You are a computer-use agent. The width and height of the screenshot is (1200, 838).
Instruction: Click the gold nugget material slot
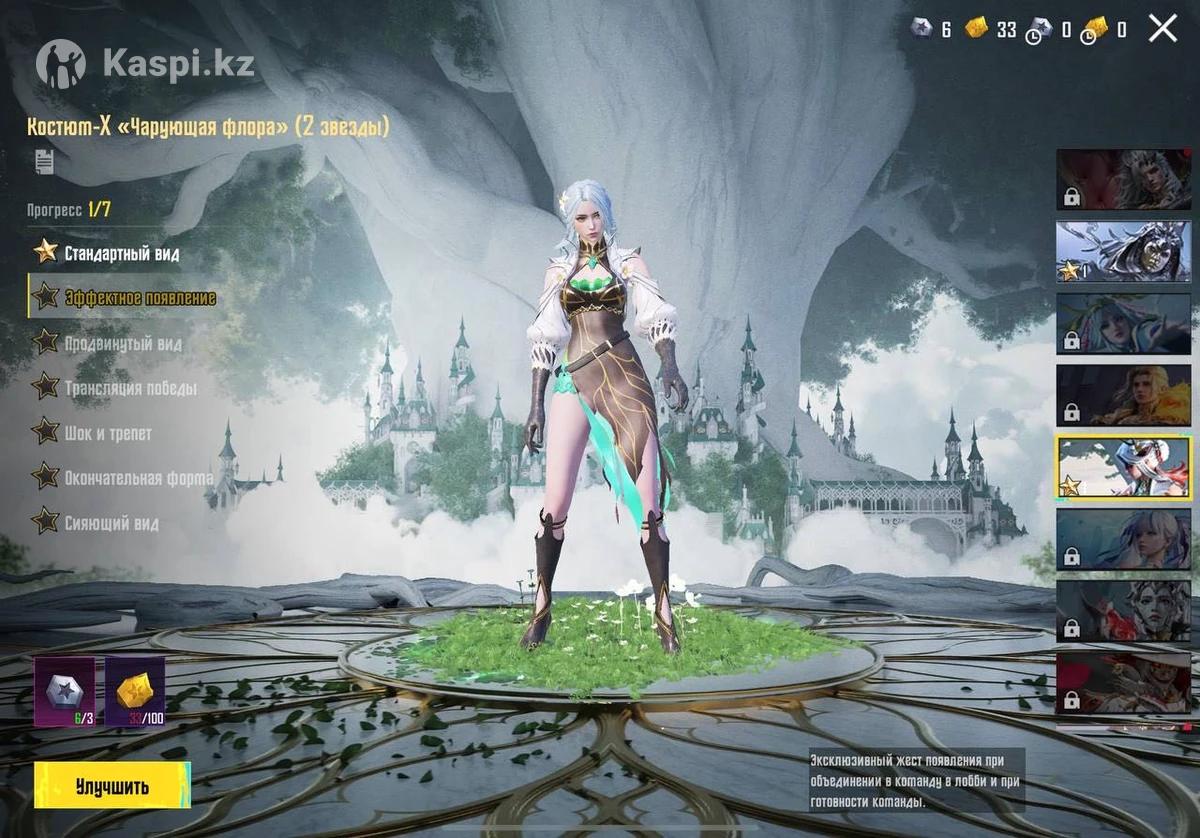[x=135, y=691]
